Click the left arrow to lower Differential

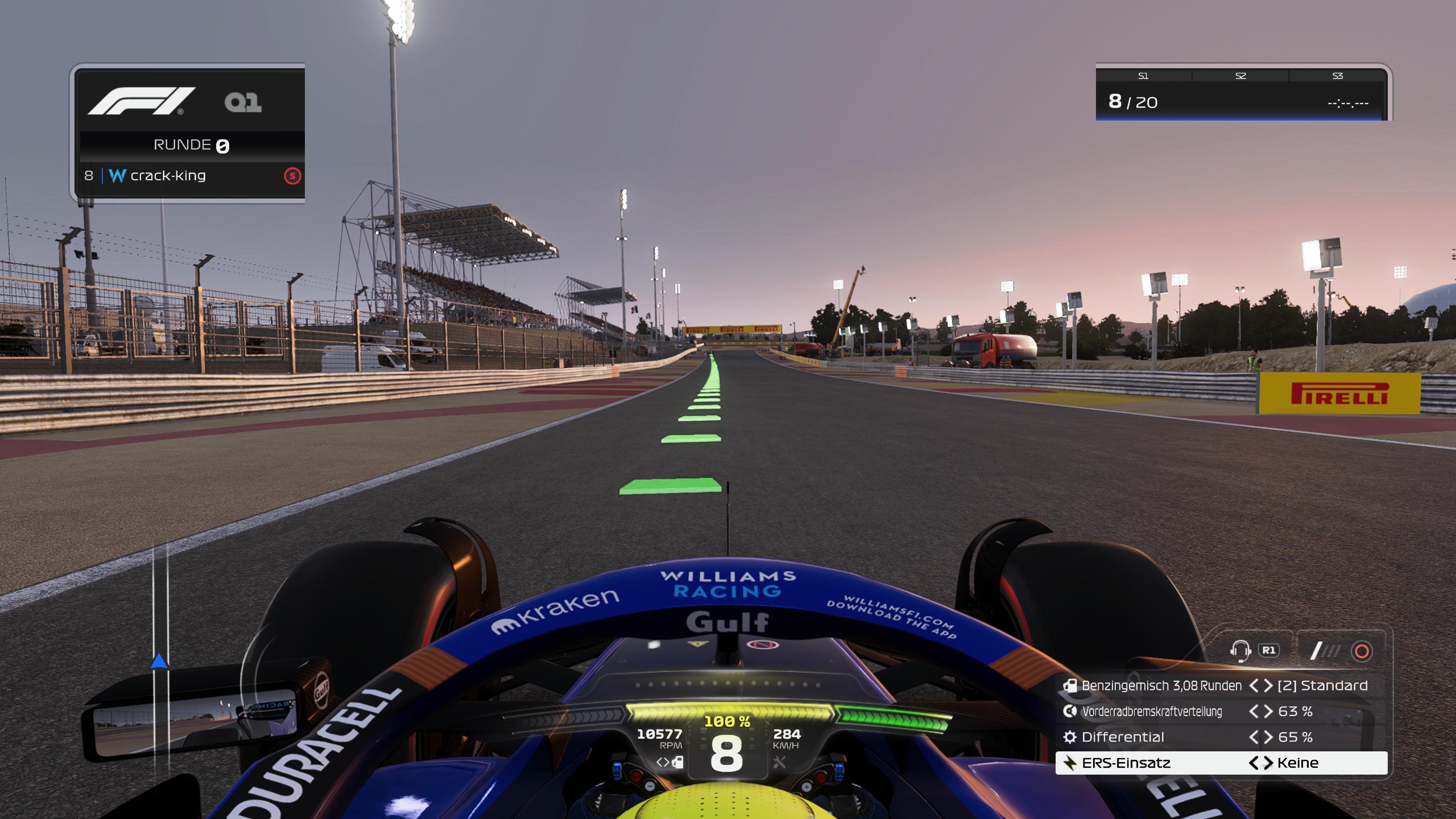tap(1253, 737)
